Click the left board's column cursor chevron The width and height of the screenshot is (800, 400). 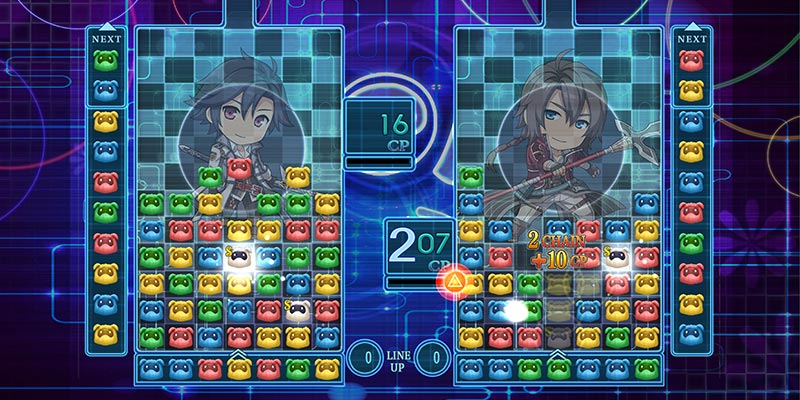[238, 355]
